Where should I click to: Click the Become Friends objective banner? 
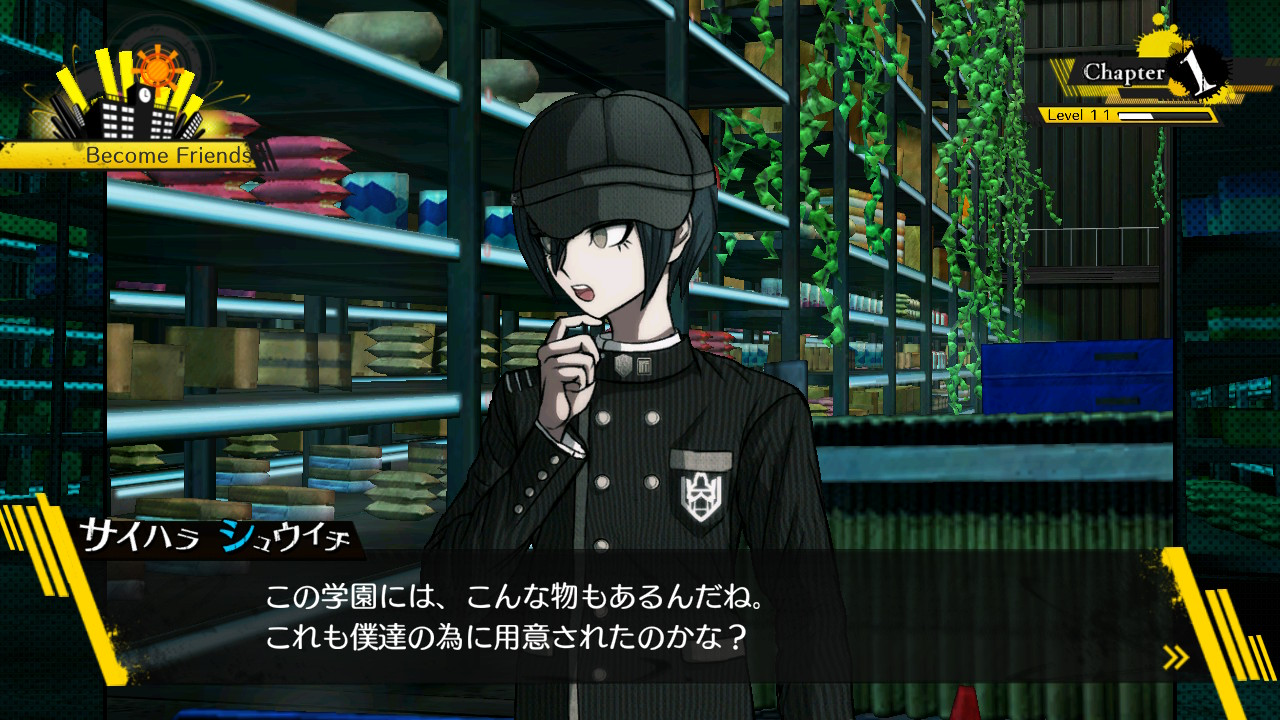pos(165,156)
